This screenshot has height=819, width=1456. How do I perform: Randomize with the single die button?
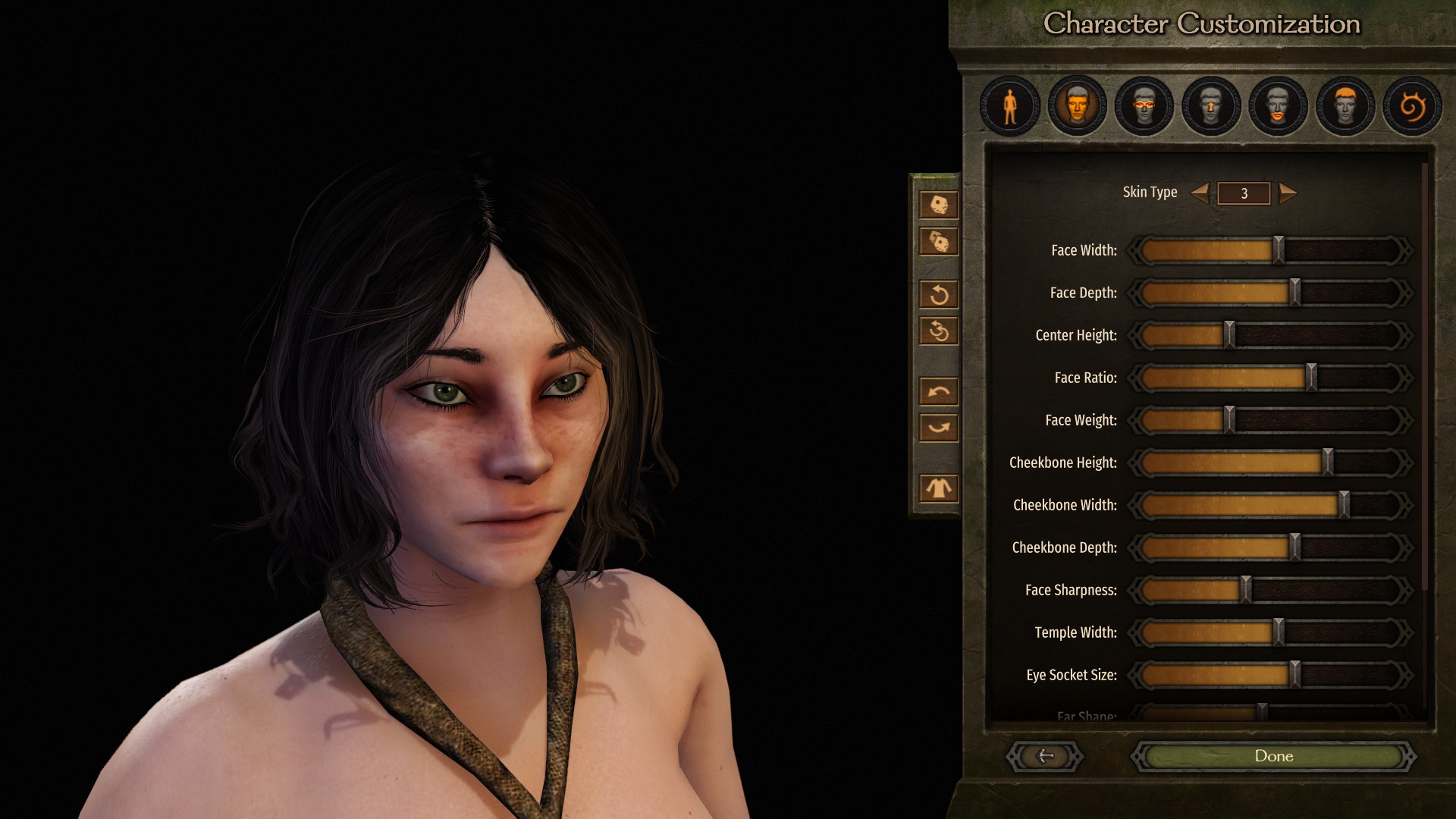click(x=939, y=205)
